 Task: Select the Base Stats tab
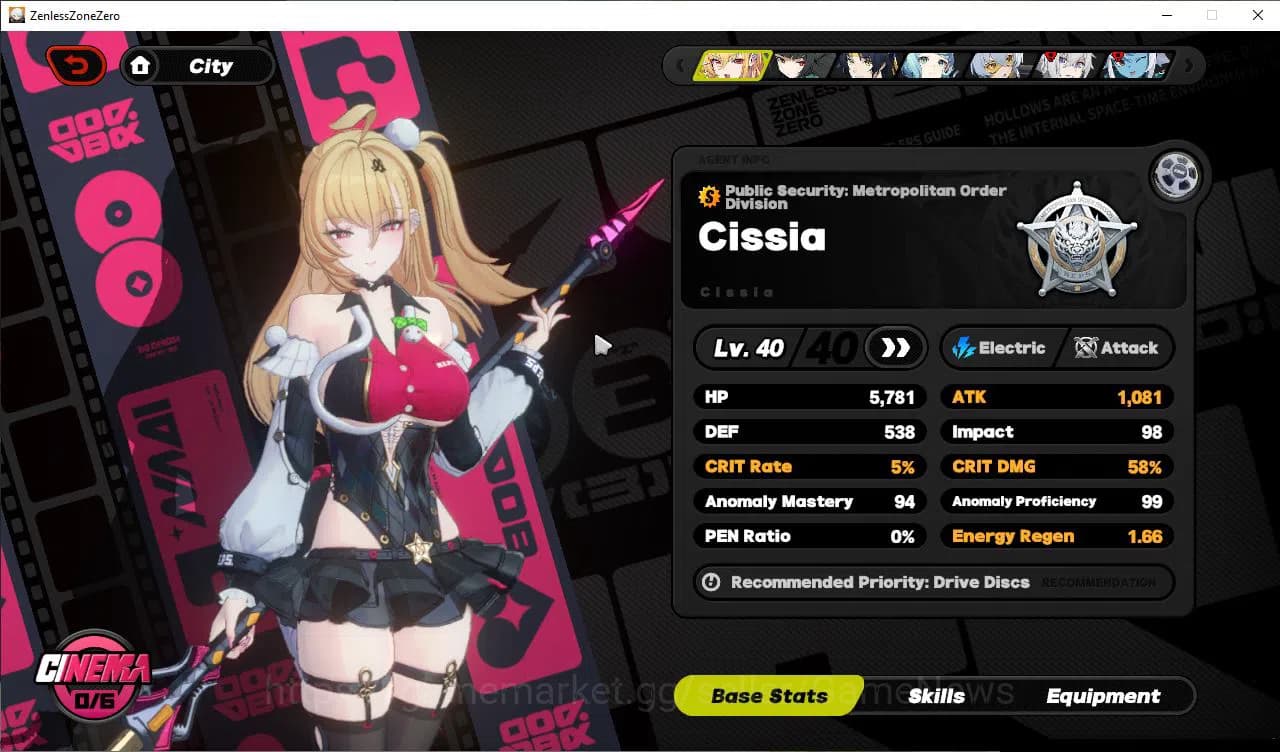click(768, 696)
